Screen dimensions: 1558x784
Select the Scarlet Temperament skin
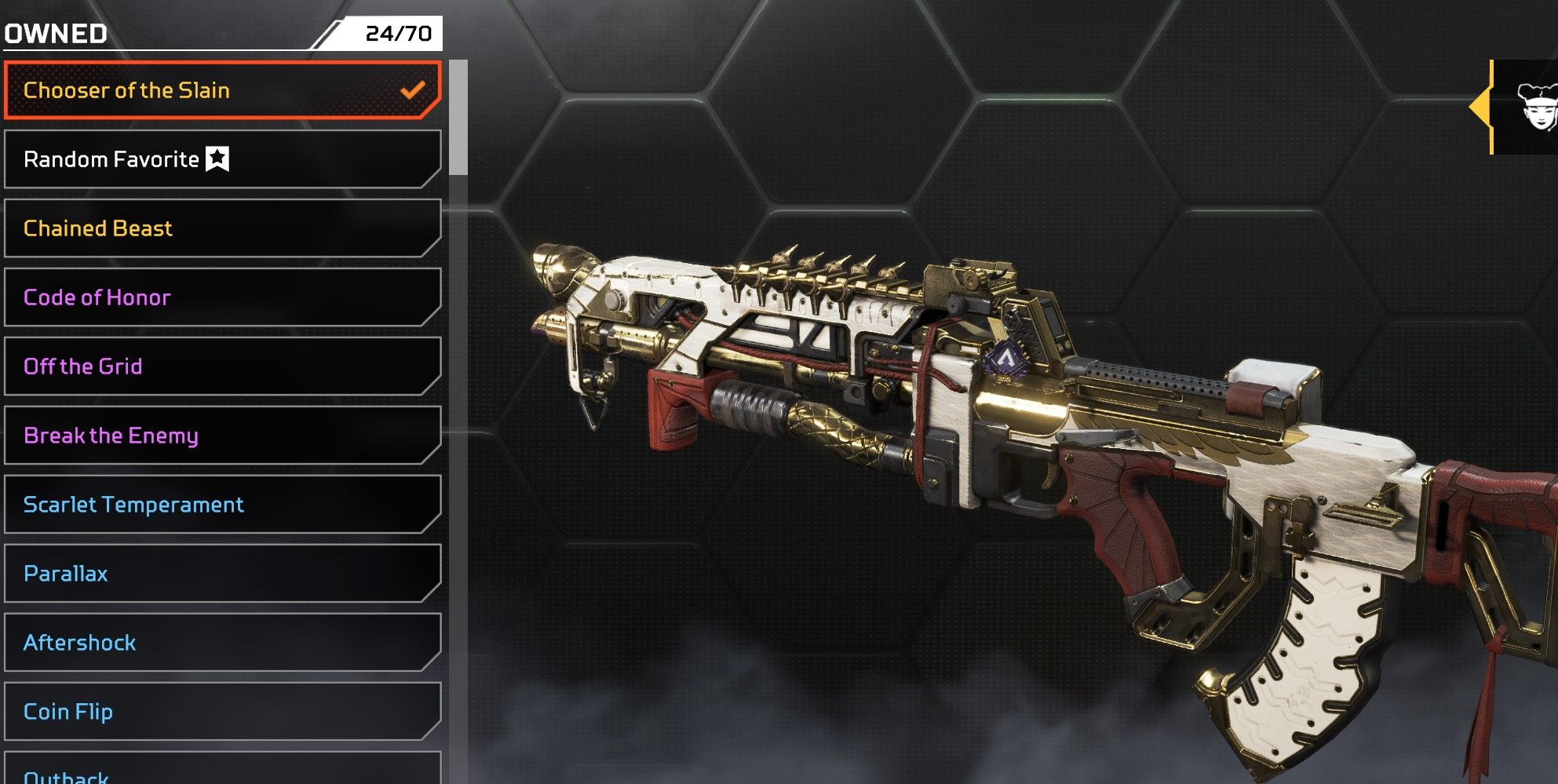[x=222, y=505]
